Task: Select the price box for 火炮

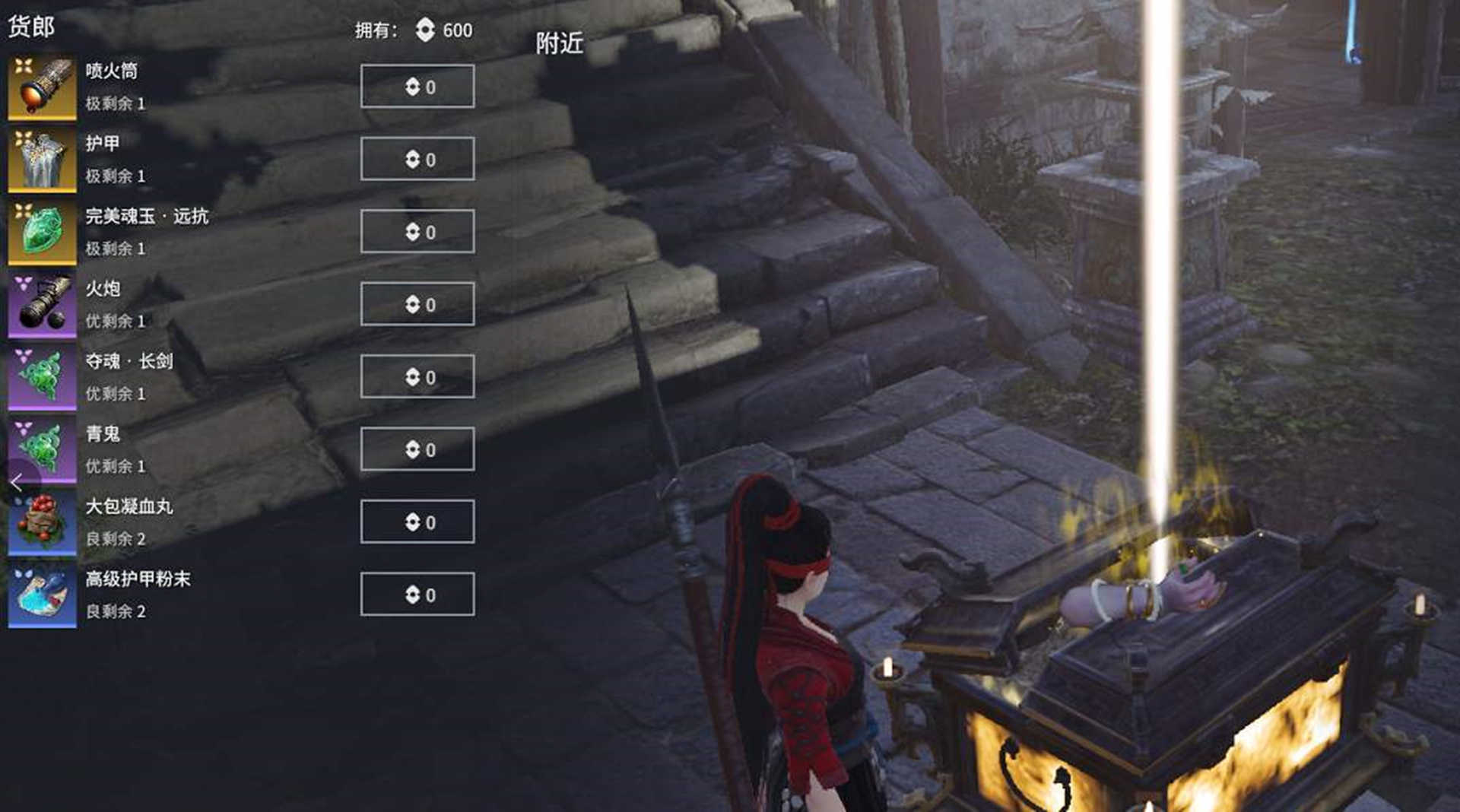Action: click(x=417, y=303)
